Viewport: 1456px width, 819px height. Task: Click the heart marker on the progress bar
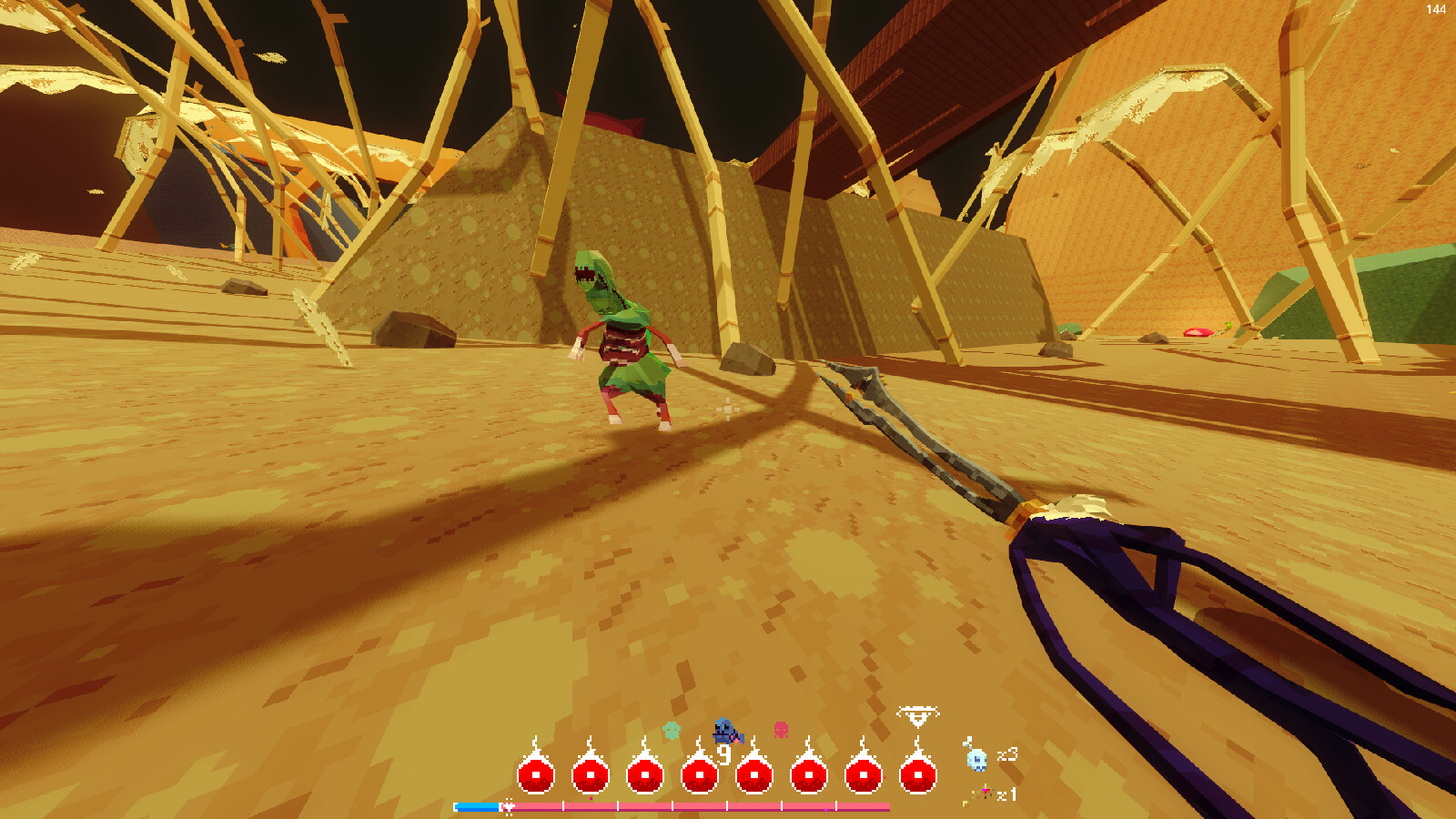click(508, 806)
